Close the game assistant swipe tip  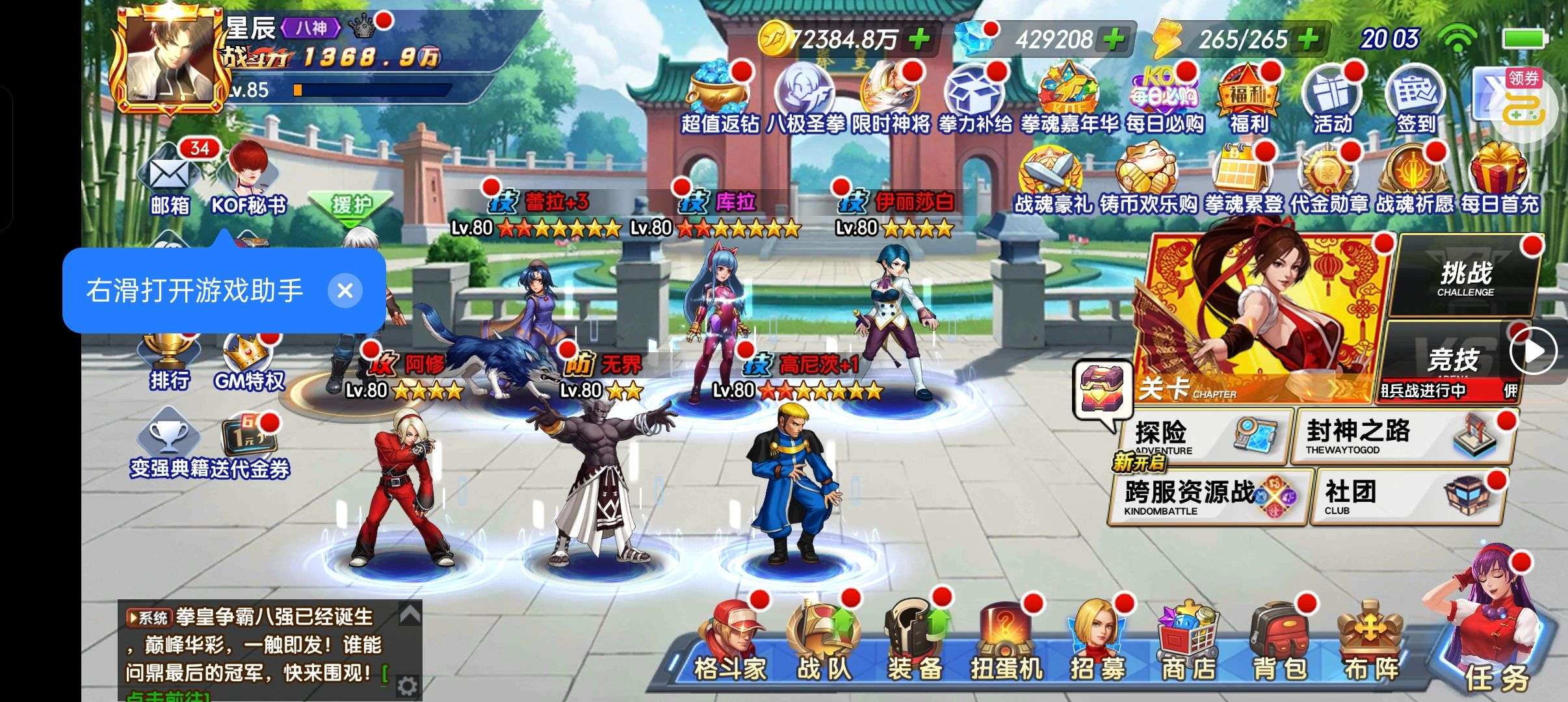(345, 290)
